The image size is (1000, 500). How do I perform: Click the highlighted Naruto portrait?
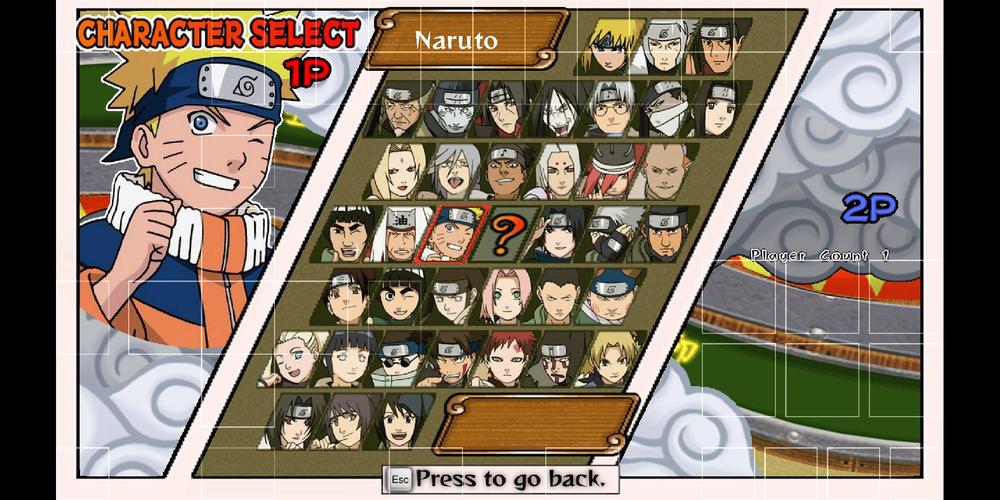click(455, 236)
